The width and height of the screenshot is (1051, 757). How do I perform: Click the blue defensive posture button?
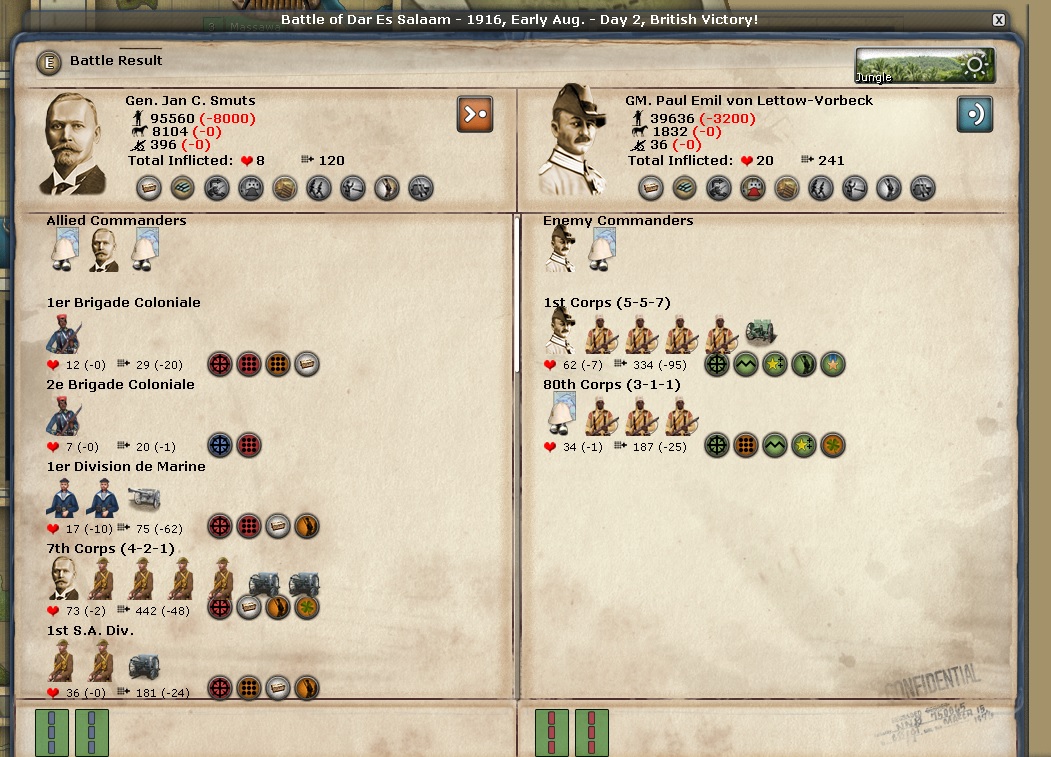[x=974, y=114]
